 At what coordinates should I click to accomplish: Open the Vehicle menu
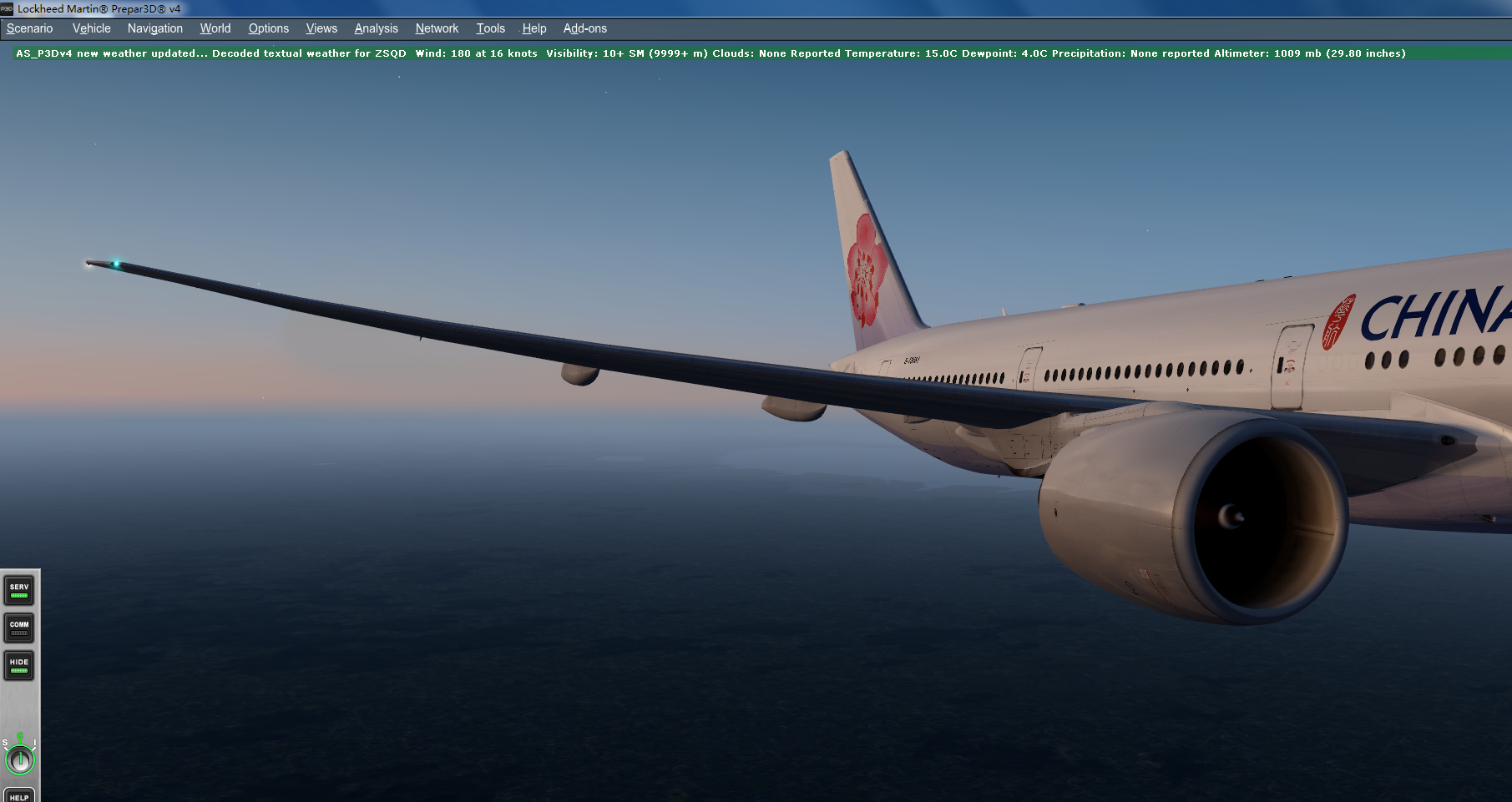pos(90,28)
